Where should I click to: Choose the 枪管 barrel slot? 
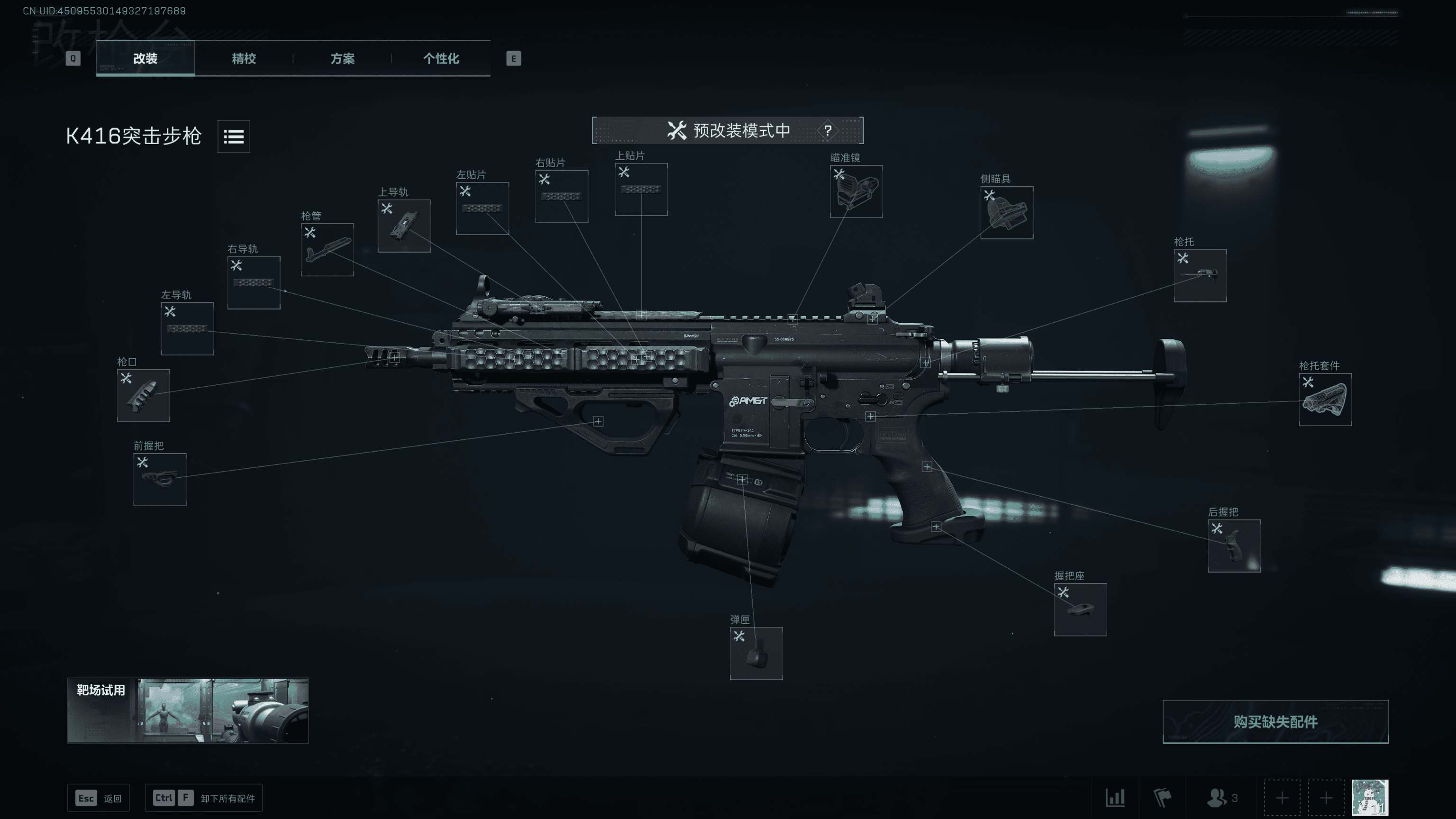(x=327, y=250)
